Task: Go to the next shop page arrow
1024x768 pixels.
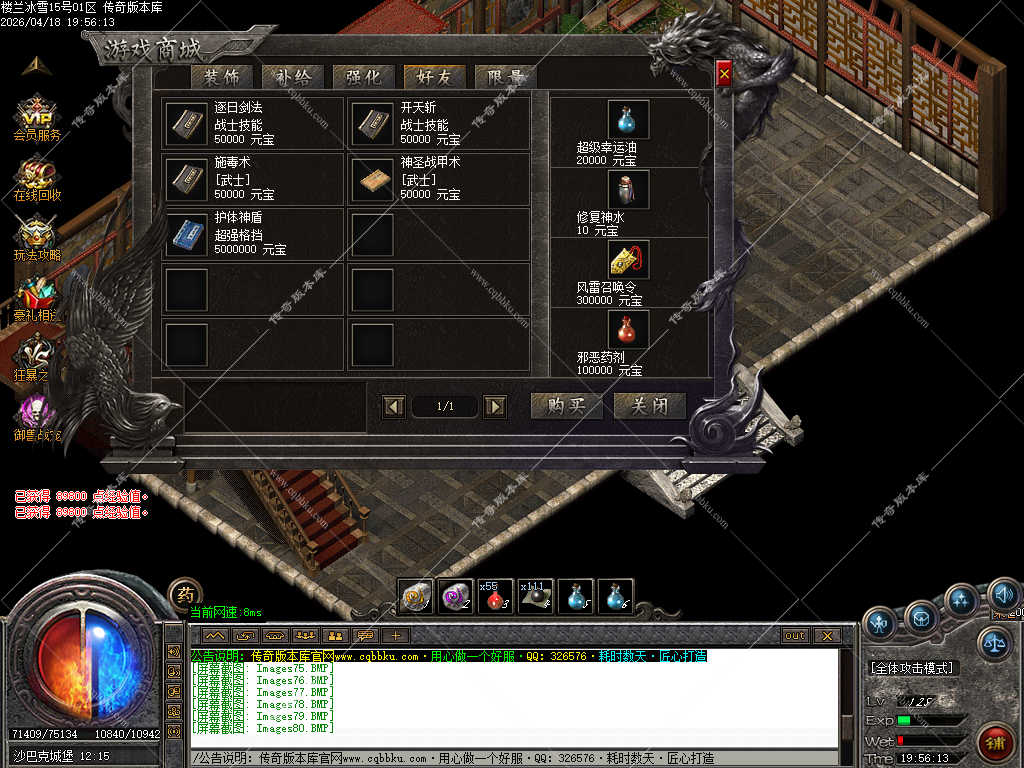Action: tap(494, 406)
